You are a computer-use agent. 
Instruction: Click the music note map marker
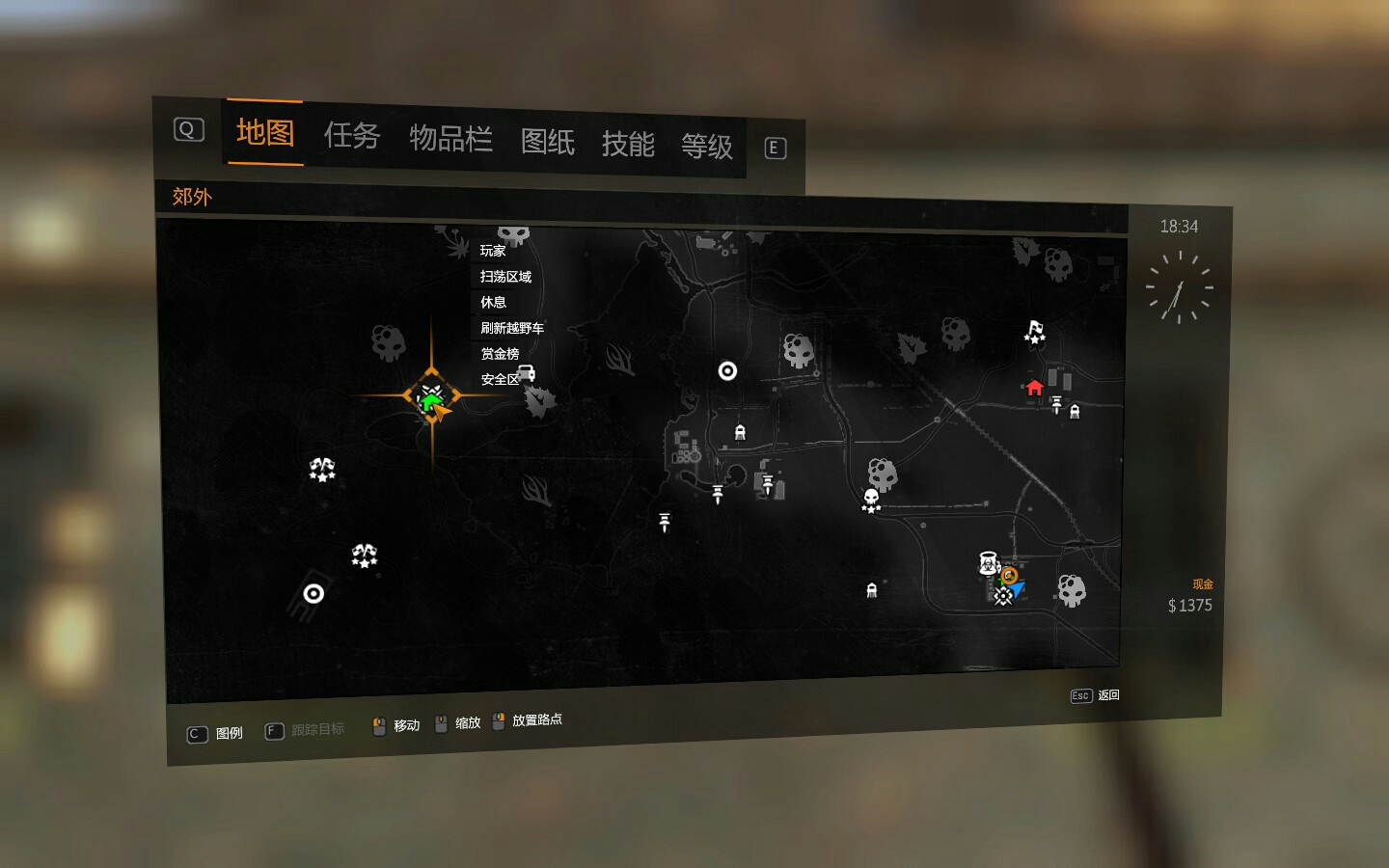(1034, 332)
